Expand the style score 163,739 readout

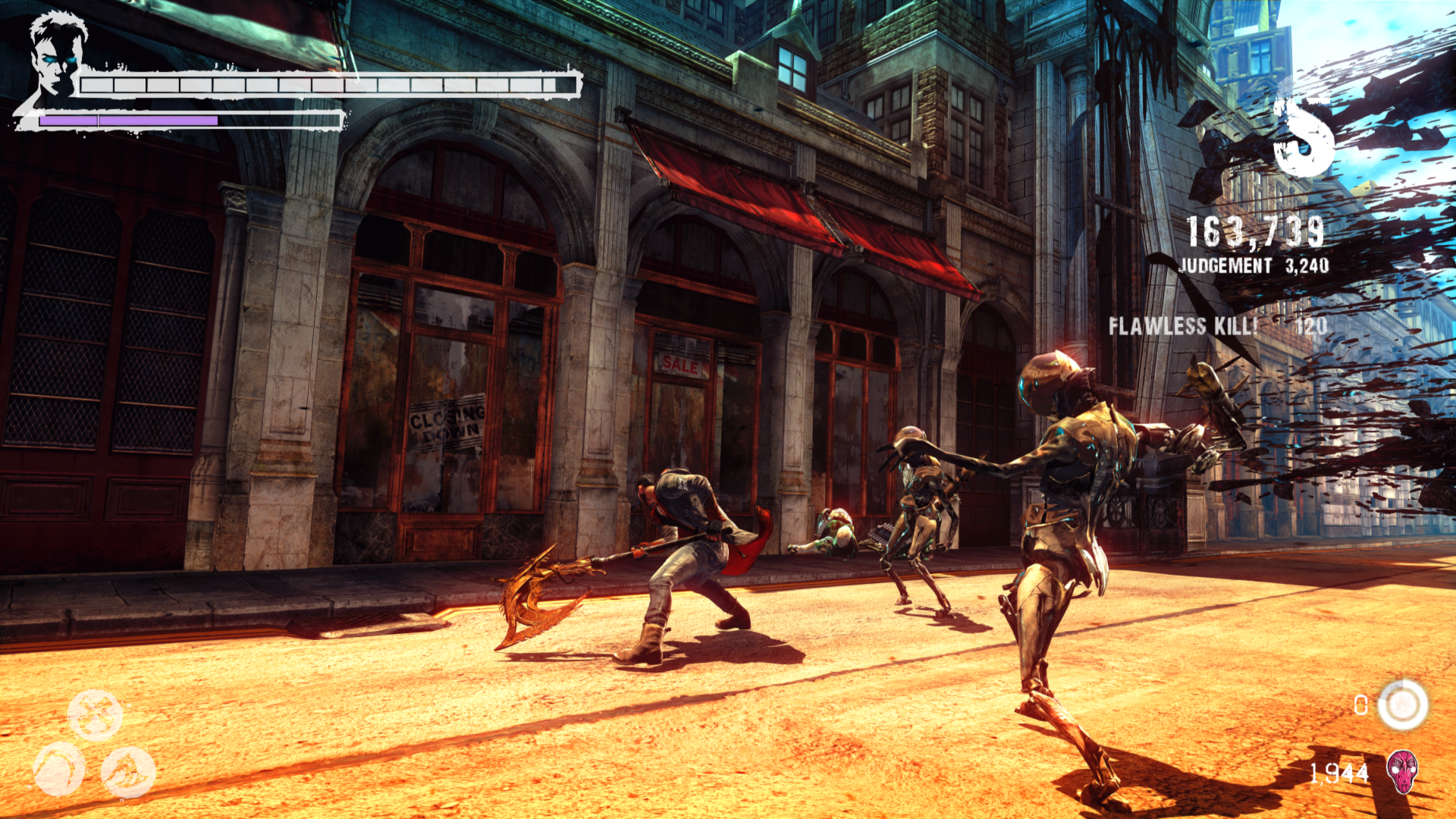[x=1254, y=231]
